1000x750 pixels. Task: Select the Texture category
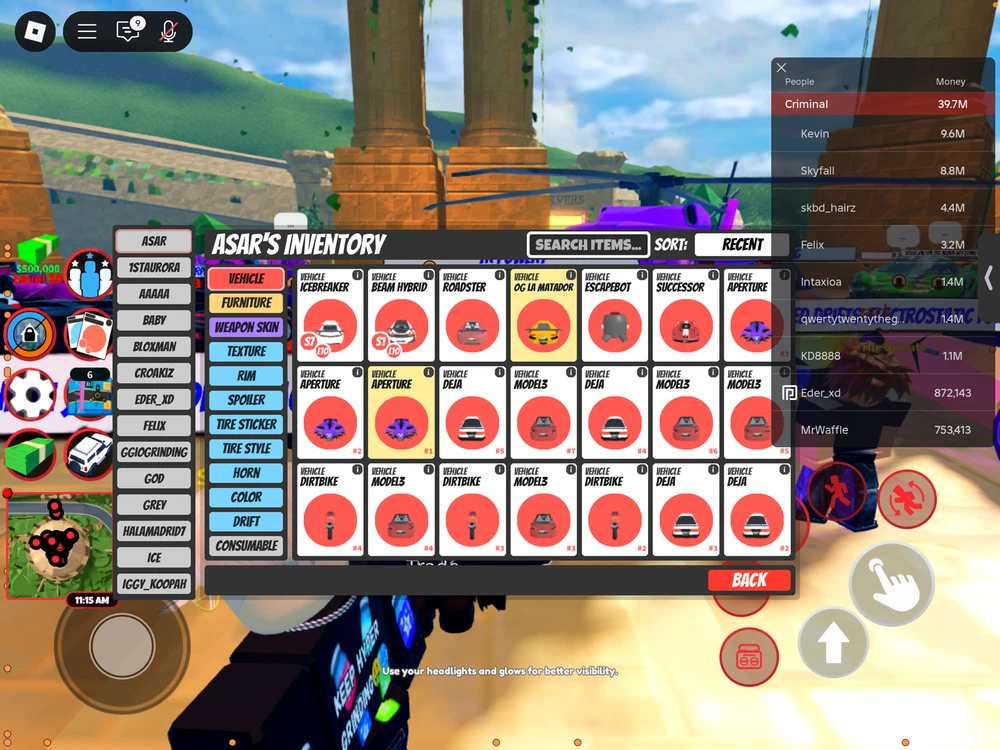246,351
